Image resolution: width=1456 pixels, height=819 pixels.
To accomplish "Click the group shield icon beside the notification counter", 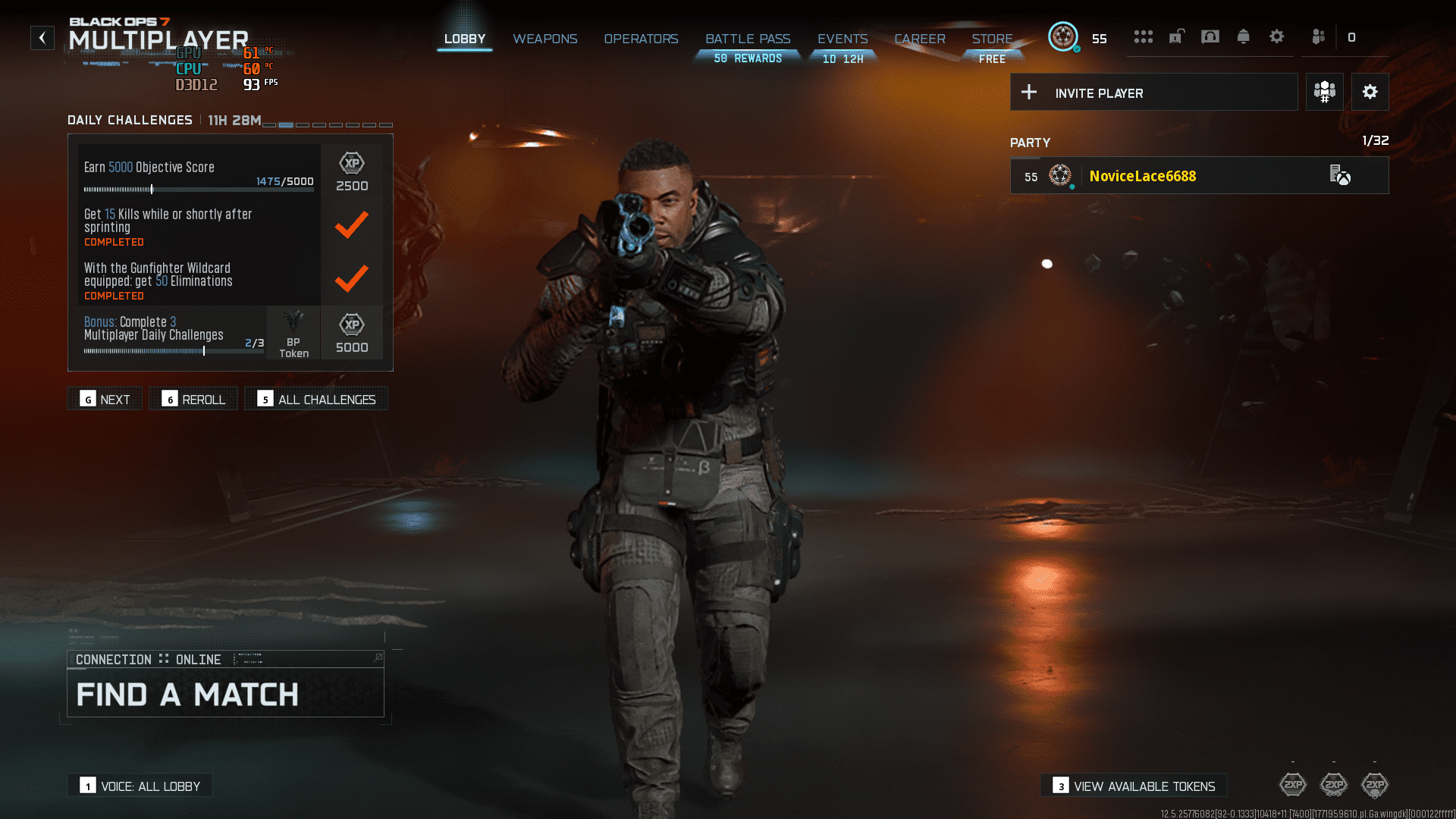I will click(1318, 36).
